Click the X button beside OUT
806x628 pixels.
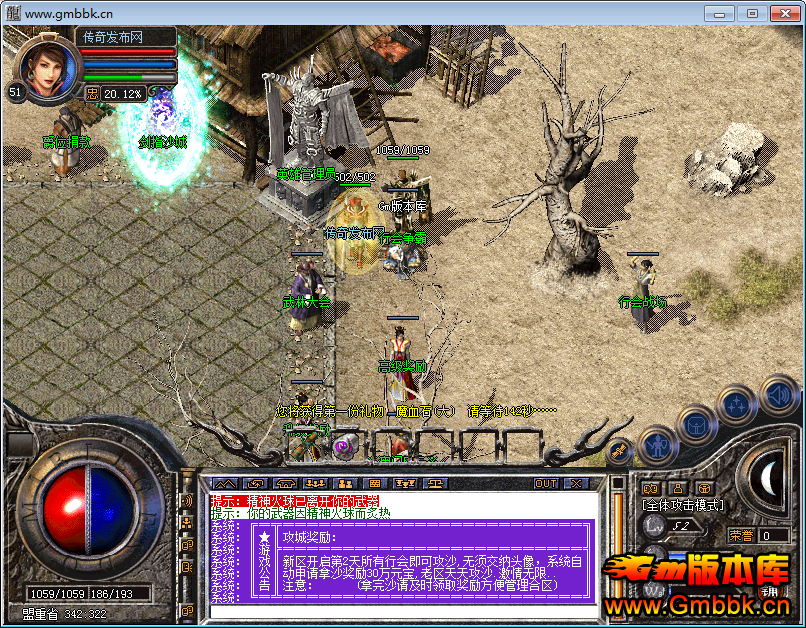(x=577, y=484)
